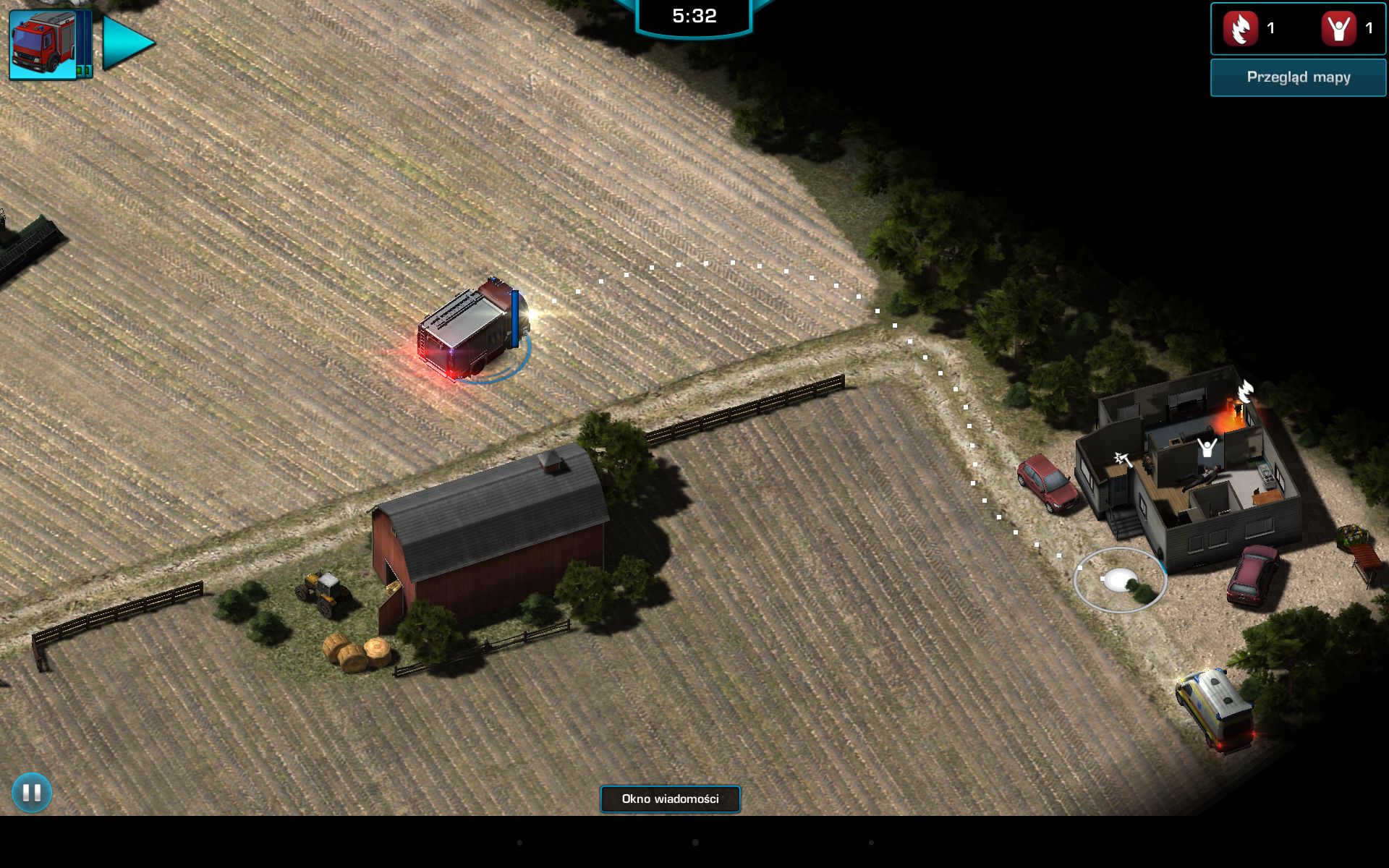This screenshot has height=868, width=1389.
Task: Pause the game with the pause button
Action: [x=32, y=793]
